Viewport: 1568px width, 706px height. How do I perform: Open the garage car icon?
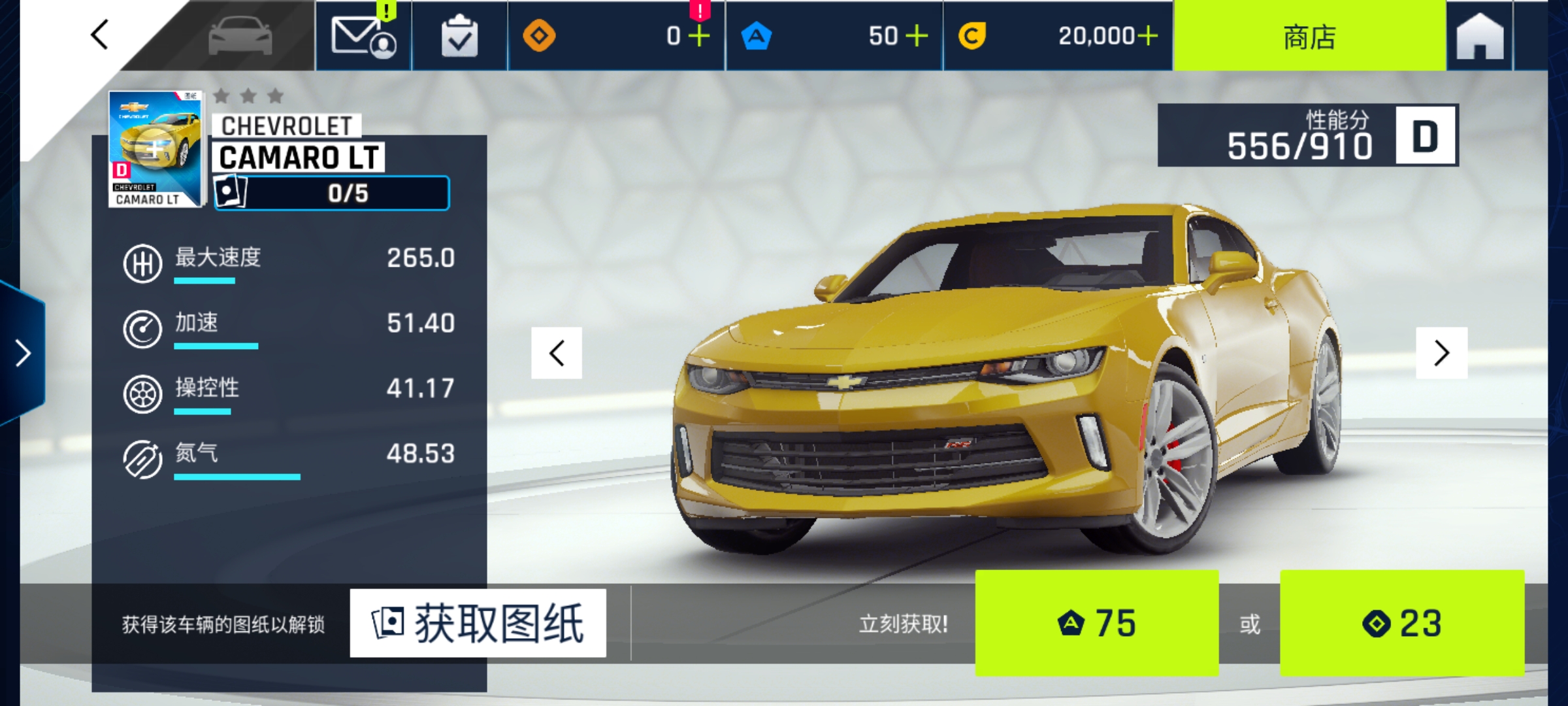240,36
